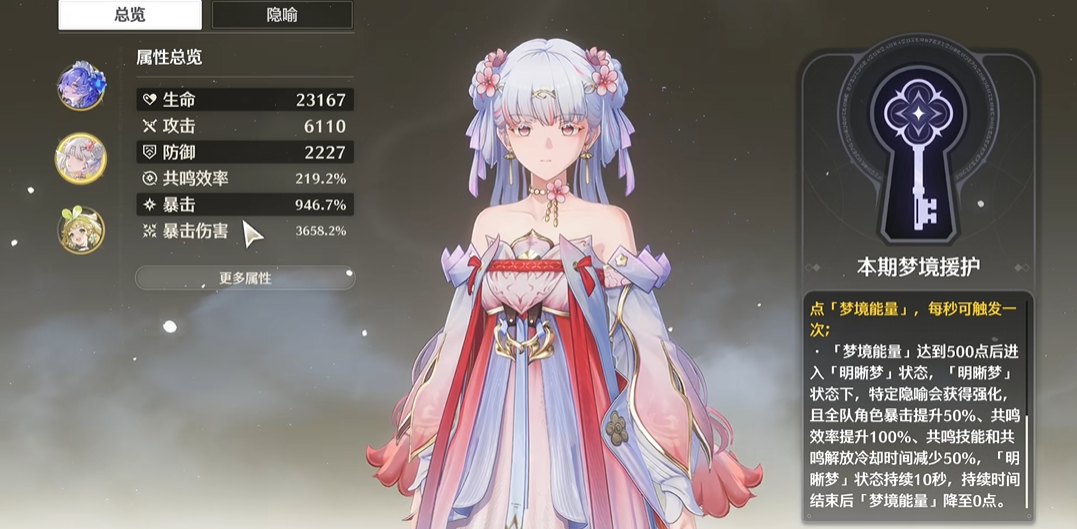
Task: Show 更多属性 details
Action: pyautogui.click(x=245, y=278)
